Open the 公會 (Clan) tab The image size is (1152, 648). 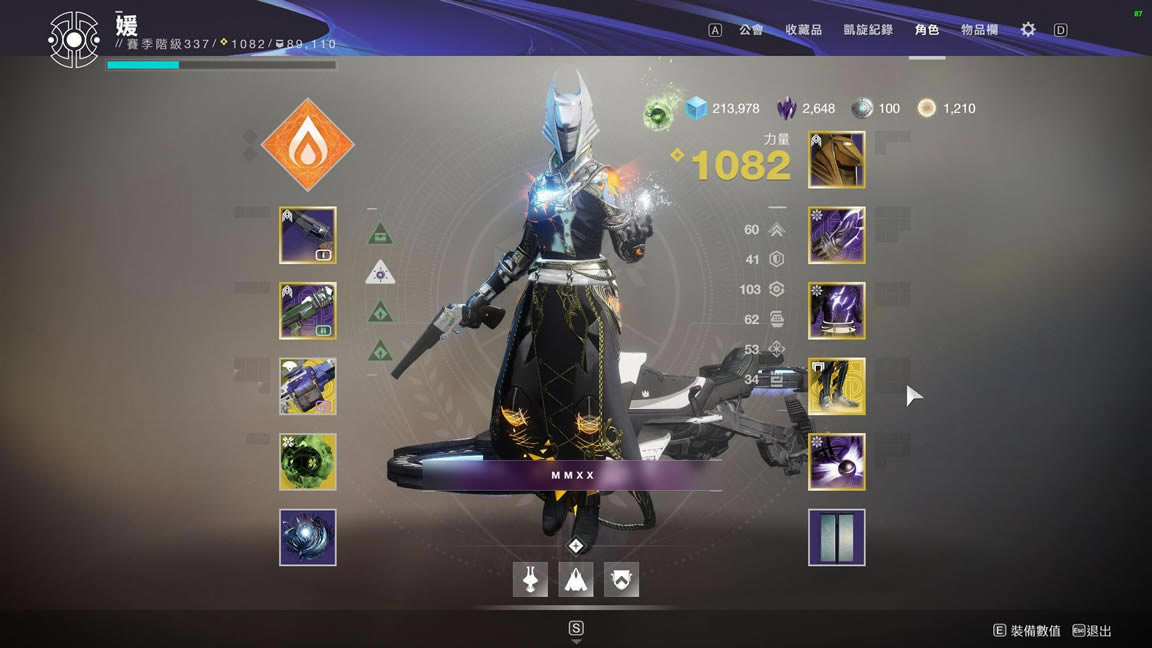751,30
